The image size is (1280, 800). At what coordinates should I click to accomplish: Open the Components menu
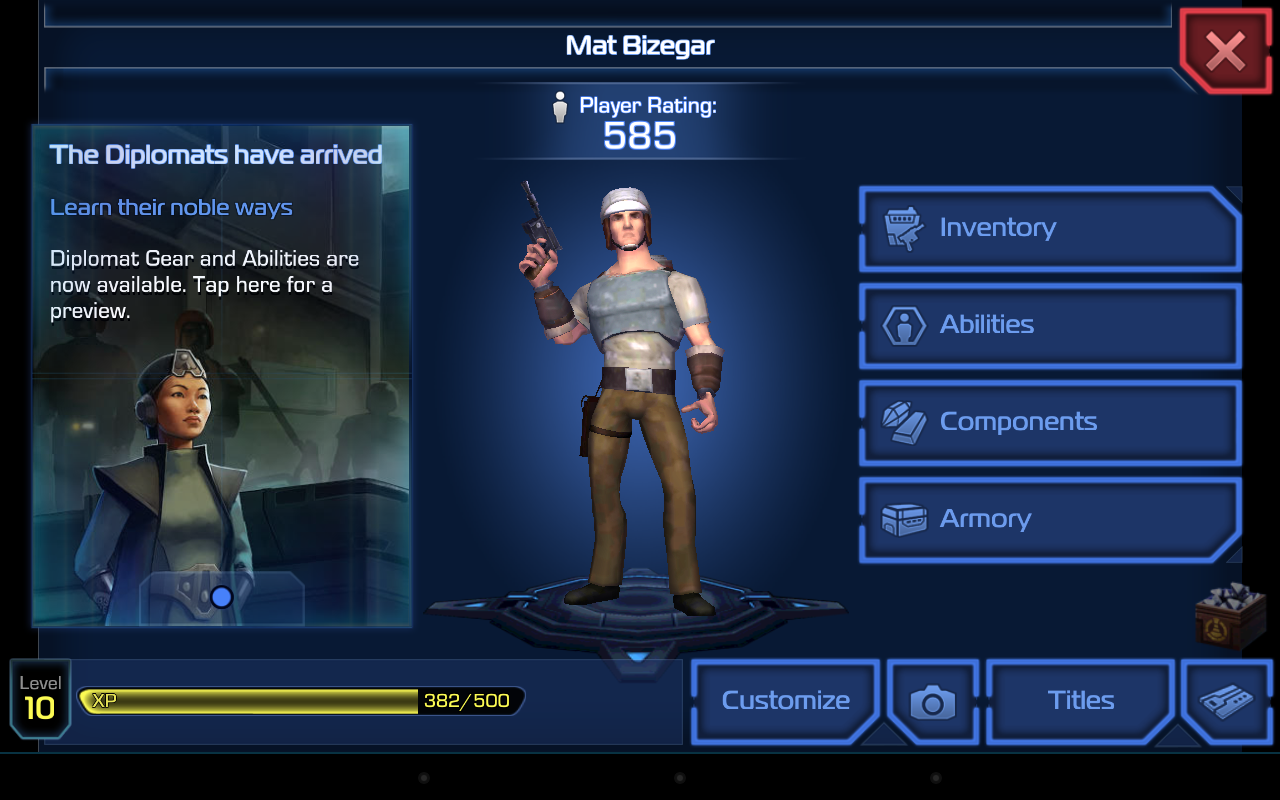[x=1050, y=422]
